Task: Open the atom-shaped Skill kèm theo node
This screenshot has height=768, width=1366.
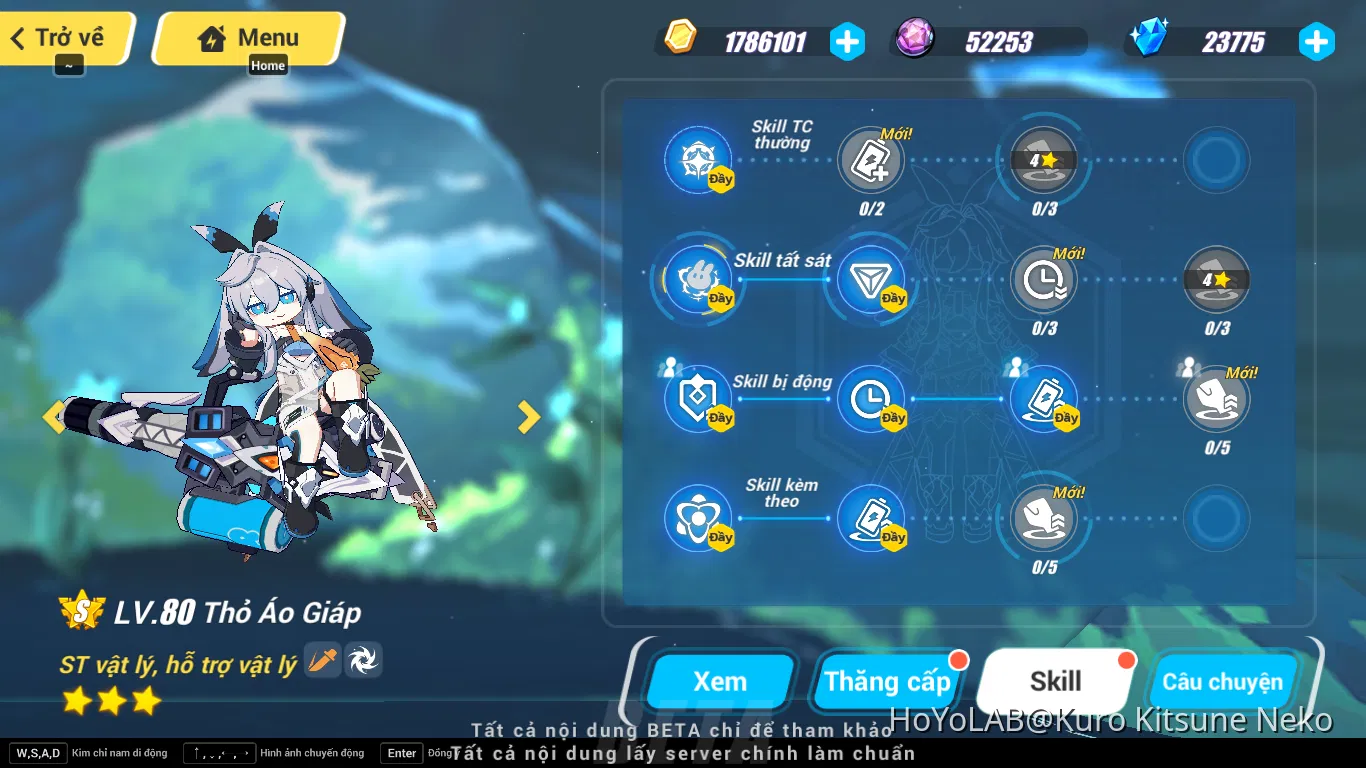Action: (x=698, y=519)
